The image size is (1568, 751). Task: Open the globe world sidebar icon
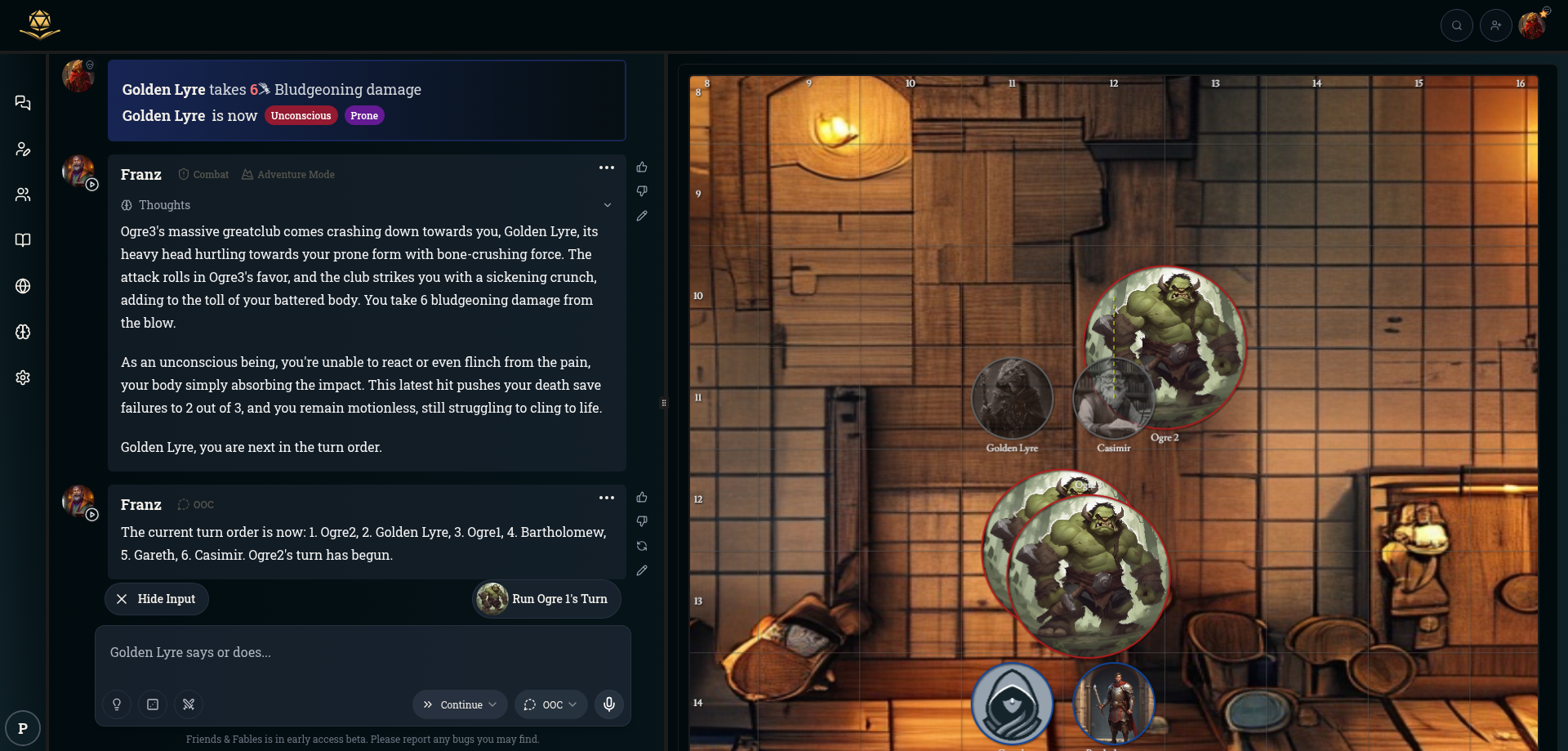coord(23,286)
